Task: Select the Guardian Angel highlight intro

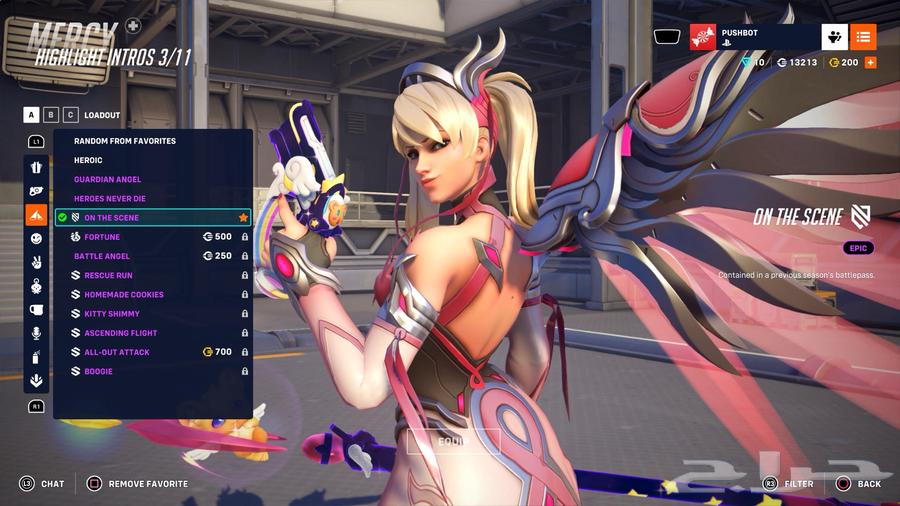Action: tap(108, 180)
